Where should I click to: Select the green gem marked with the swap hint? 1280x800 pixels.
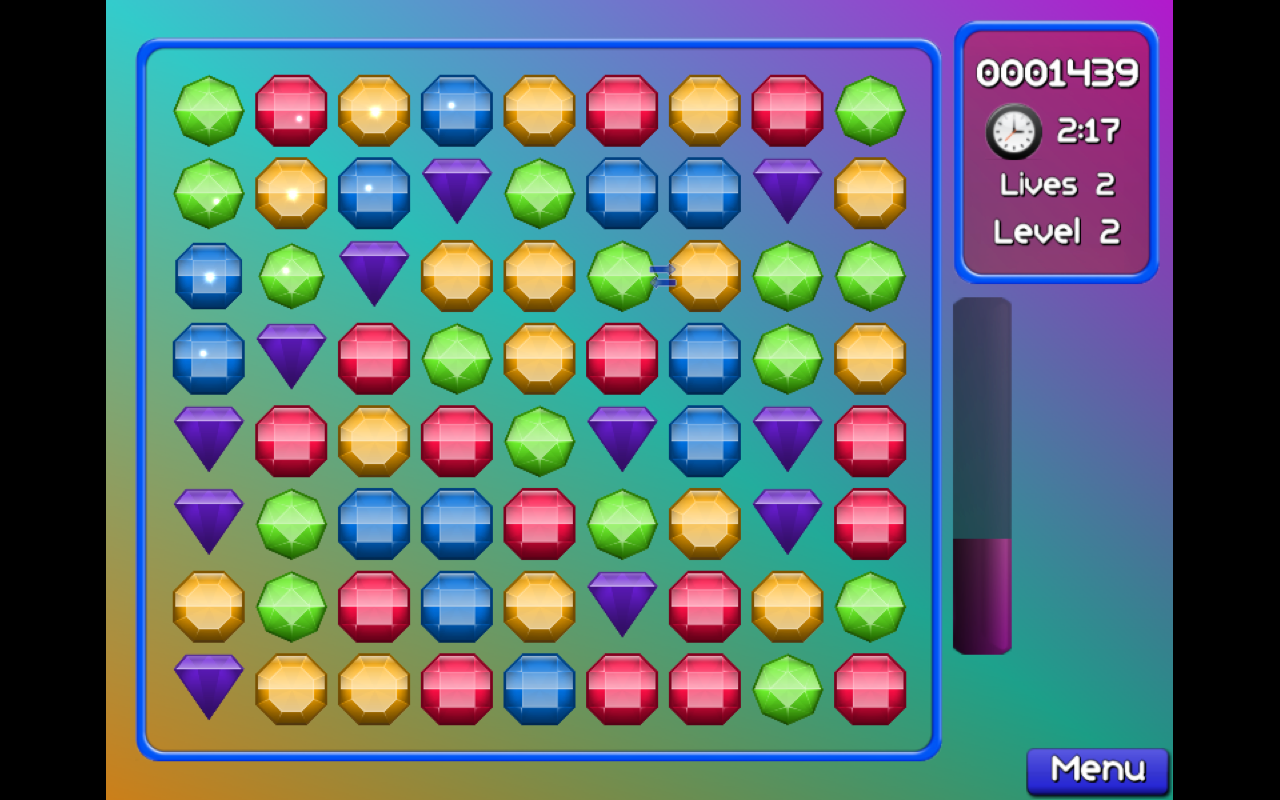[x=623, y=275]
